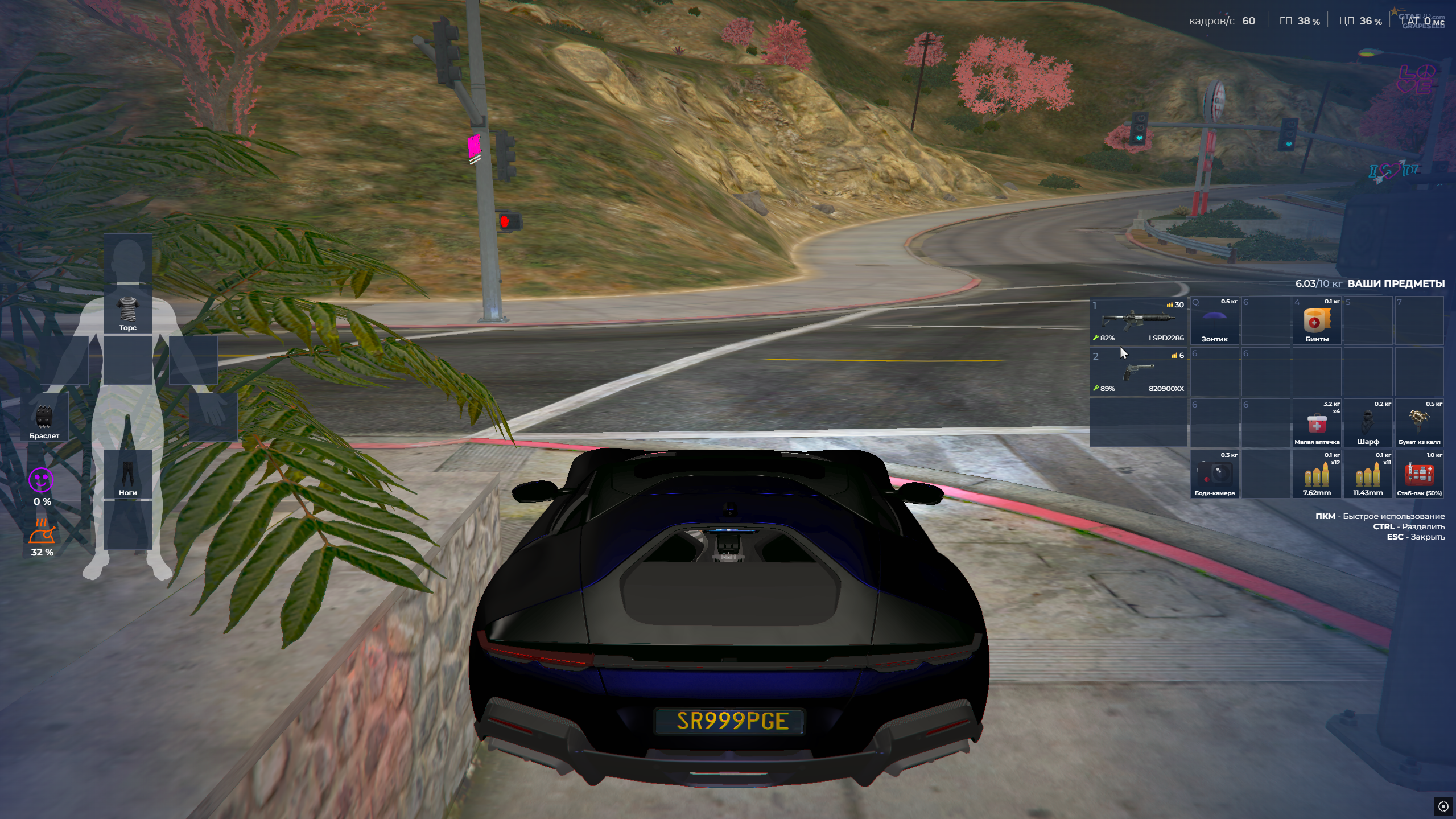Click the Торс torso clothing slot
Screen dimensions: 1456x819
pos(128,310)
